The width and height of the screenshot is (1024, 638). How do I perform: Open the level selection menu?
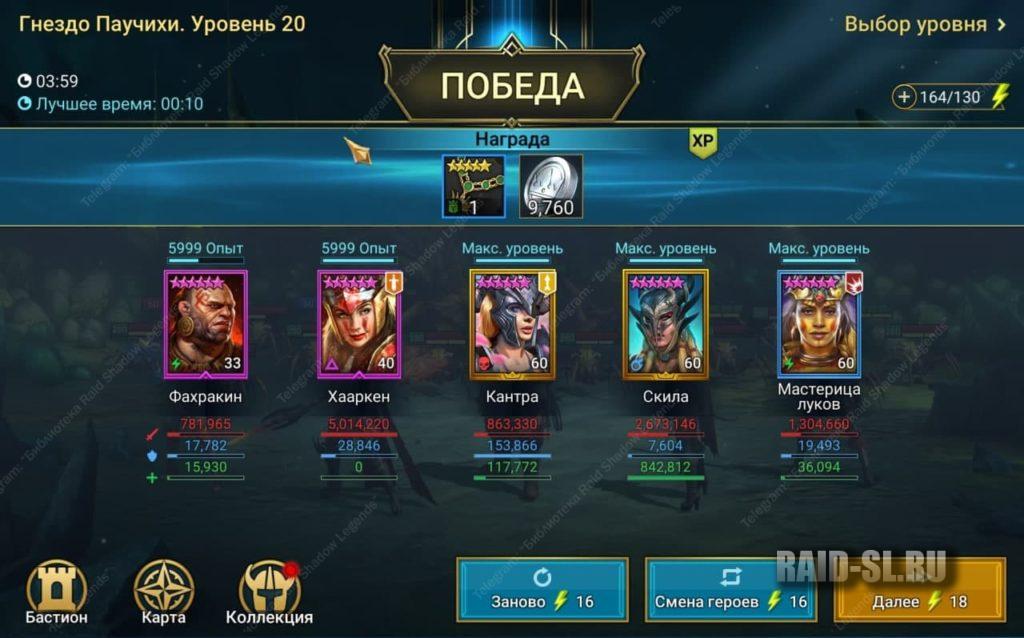coord(924,24)
